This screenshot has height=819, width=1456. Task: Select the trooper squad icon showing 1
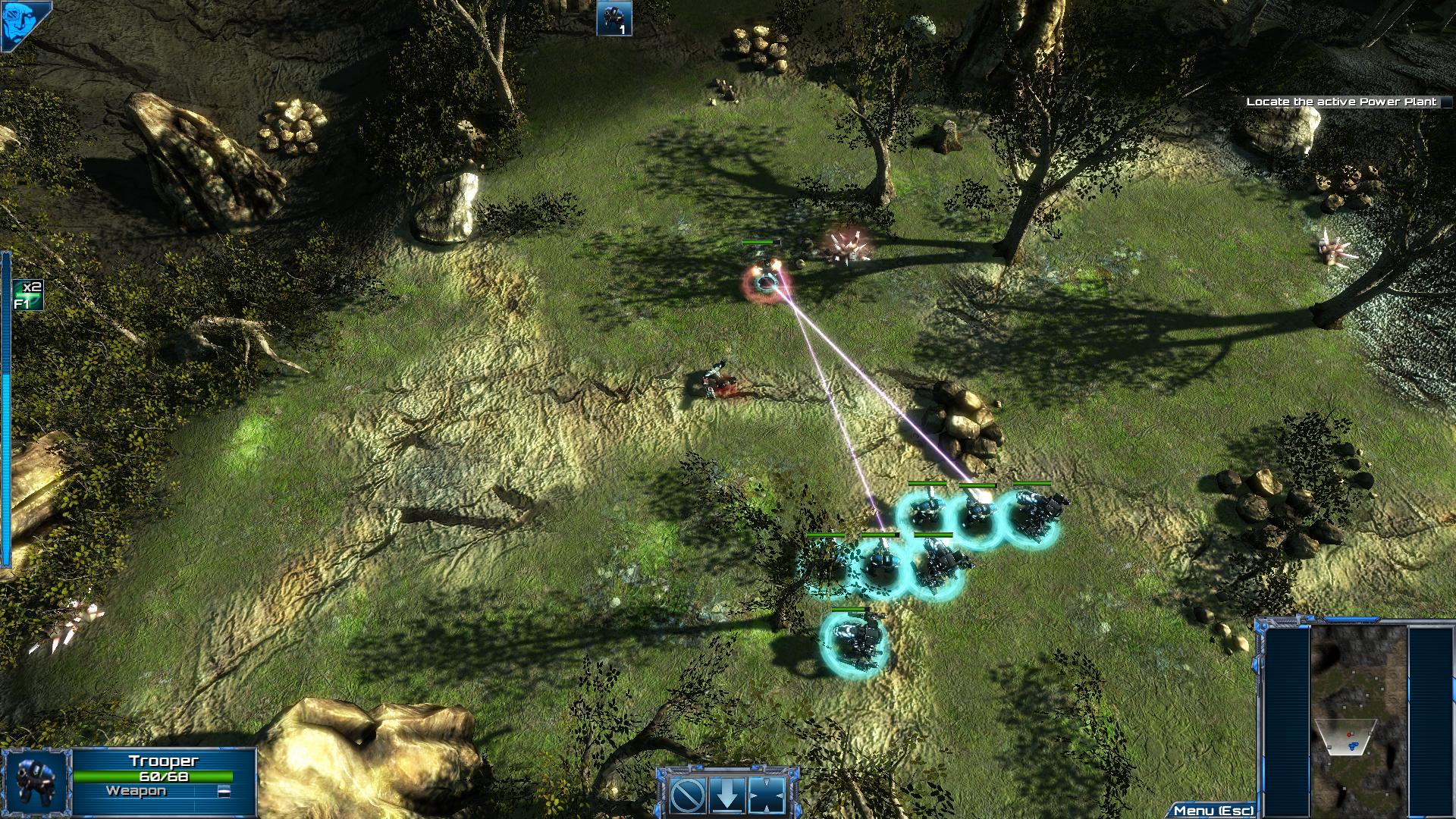click(613, 18)
